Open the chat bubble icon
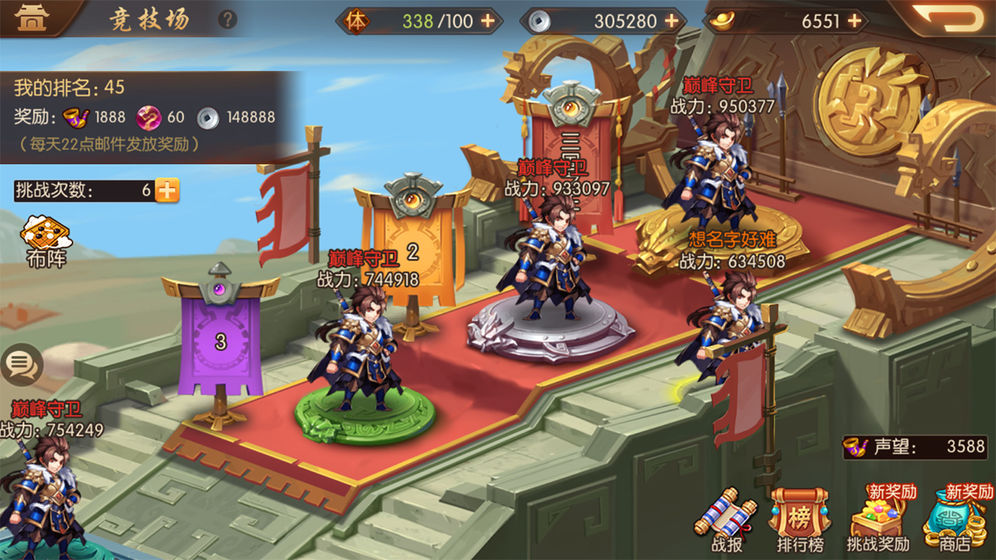This screenshot has width=996, height=560. click(22, 364)
